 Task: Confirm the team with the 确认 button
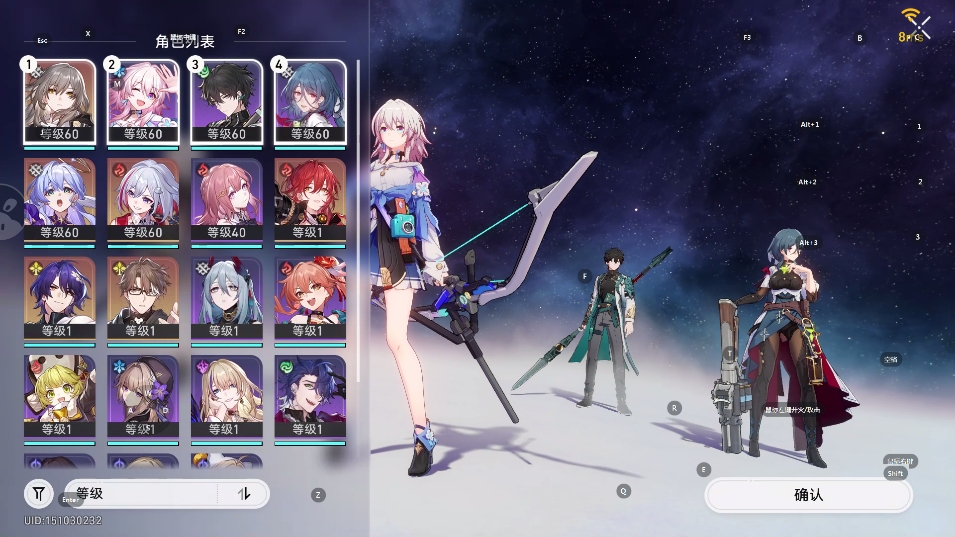[808, 495]
